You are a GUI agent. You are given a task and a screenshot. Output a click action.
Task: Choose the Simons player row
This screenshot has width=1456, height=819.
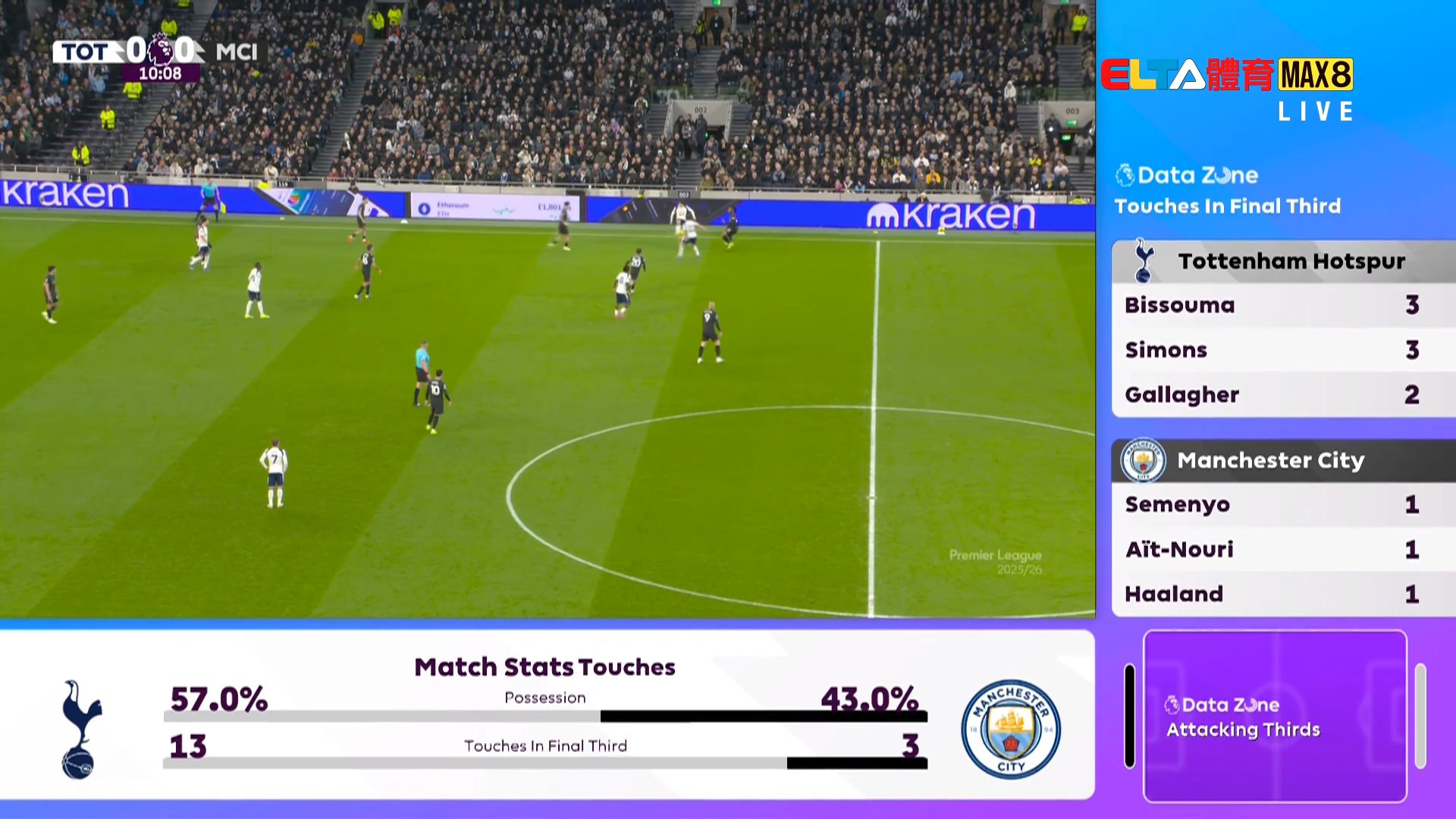click(x=1283, y=350)
